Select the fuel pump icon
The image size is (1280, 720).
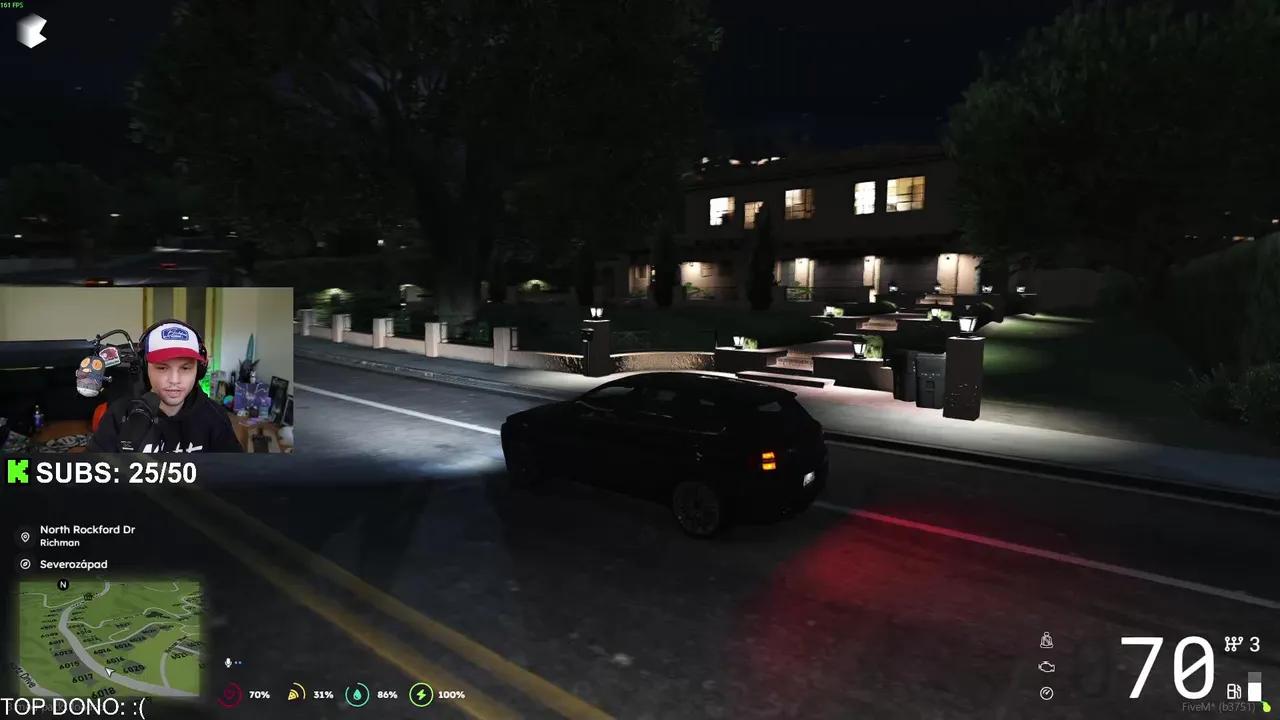coord(1233,690)
